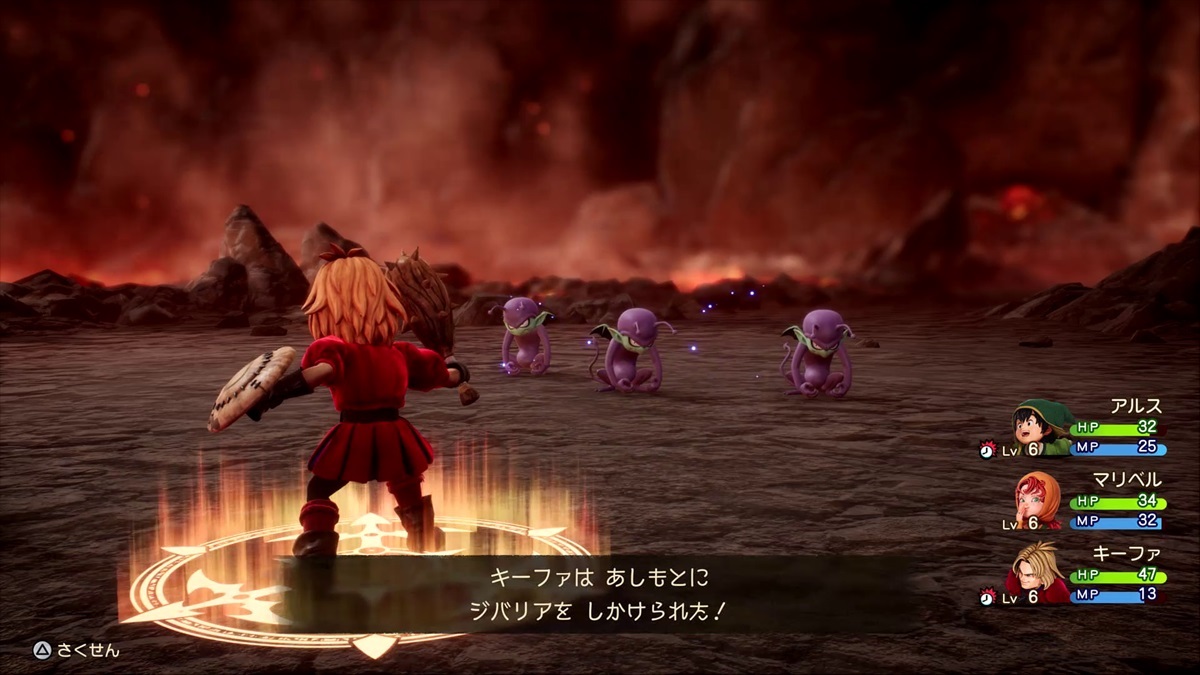Select マリベル's orange-haired portrait
The height and width of the screenshot is (675, 1200).
[1038, 501]
